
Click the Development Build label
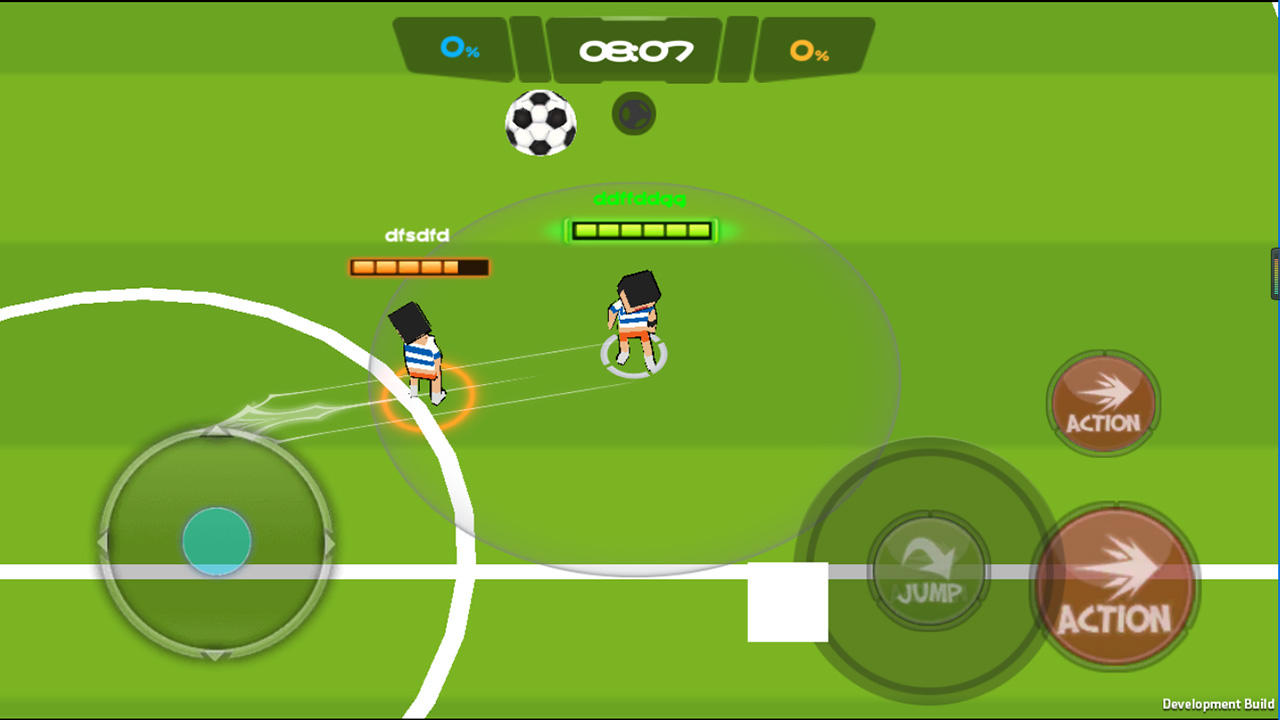(1216, 705)
